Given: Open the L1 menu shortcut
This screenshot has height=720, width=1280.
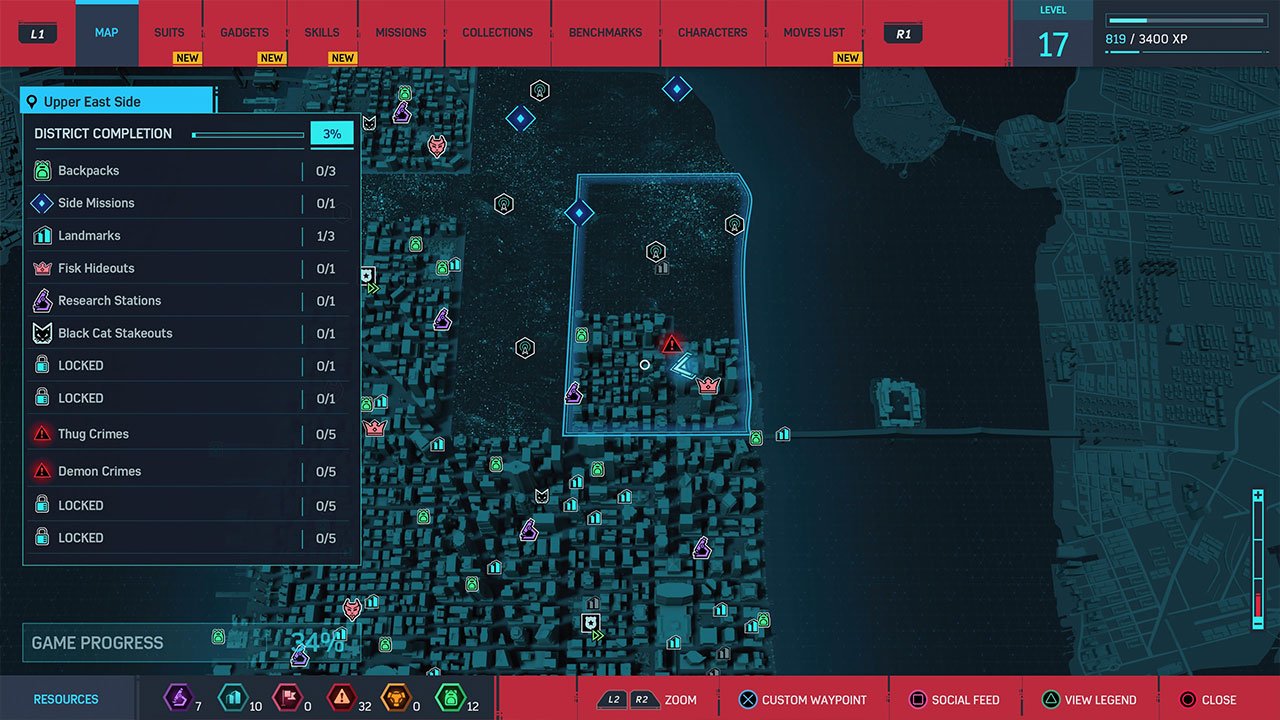Looking at the screenshot, I should pyautogui.click(x=37, y=33).
